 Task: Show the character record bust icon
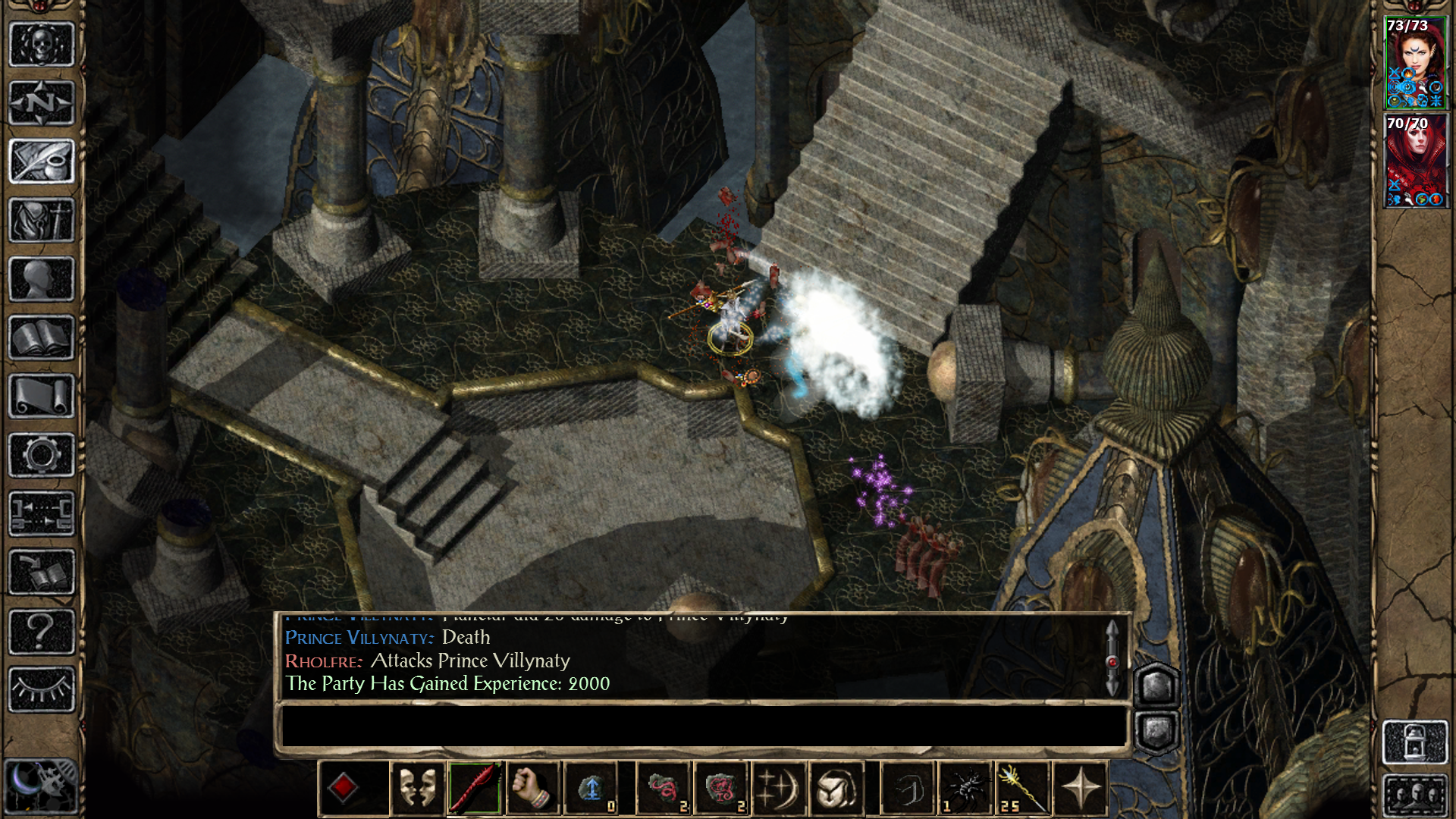(x=42, y=279)
